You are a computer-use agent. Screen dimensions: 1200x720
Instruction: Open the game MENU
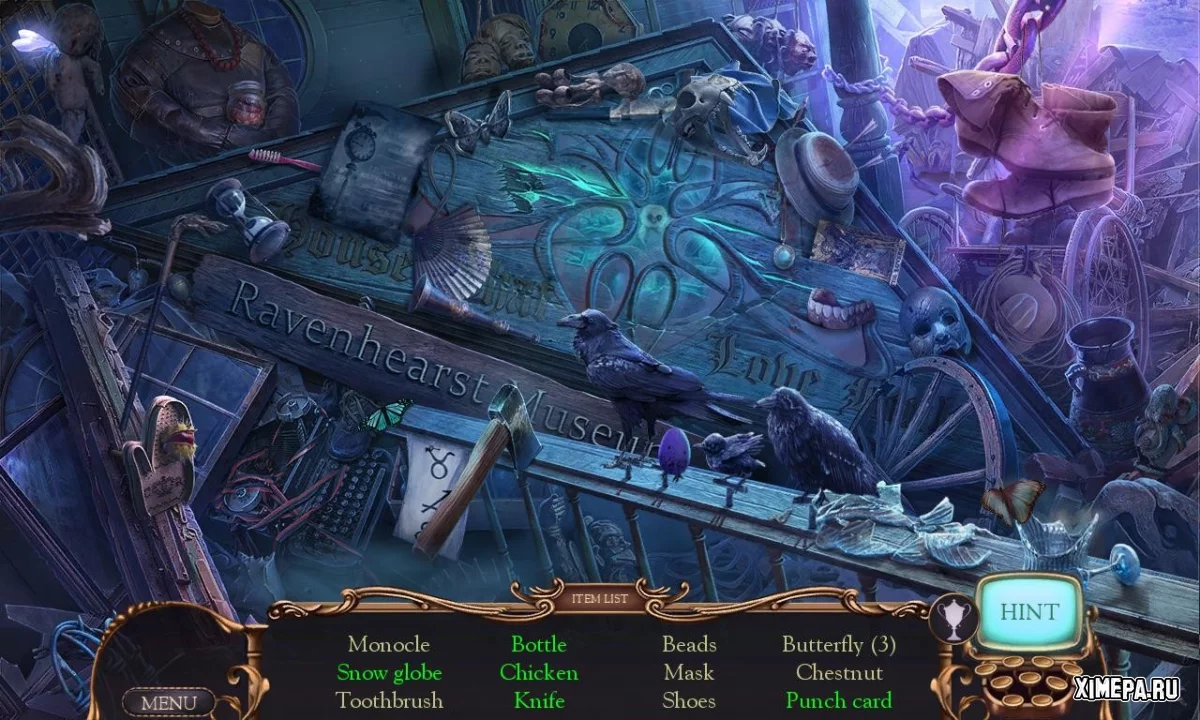coord(168,702)
